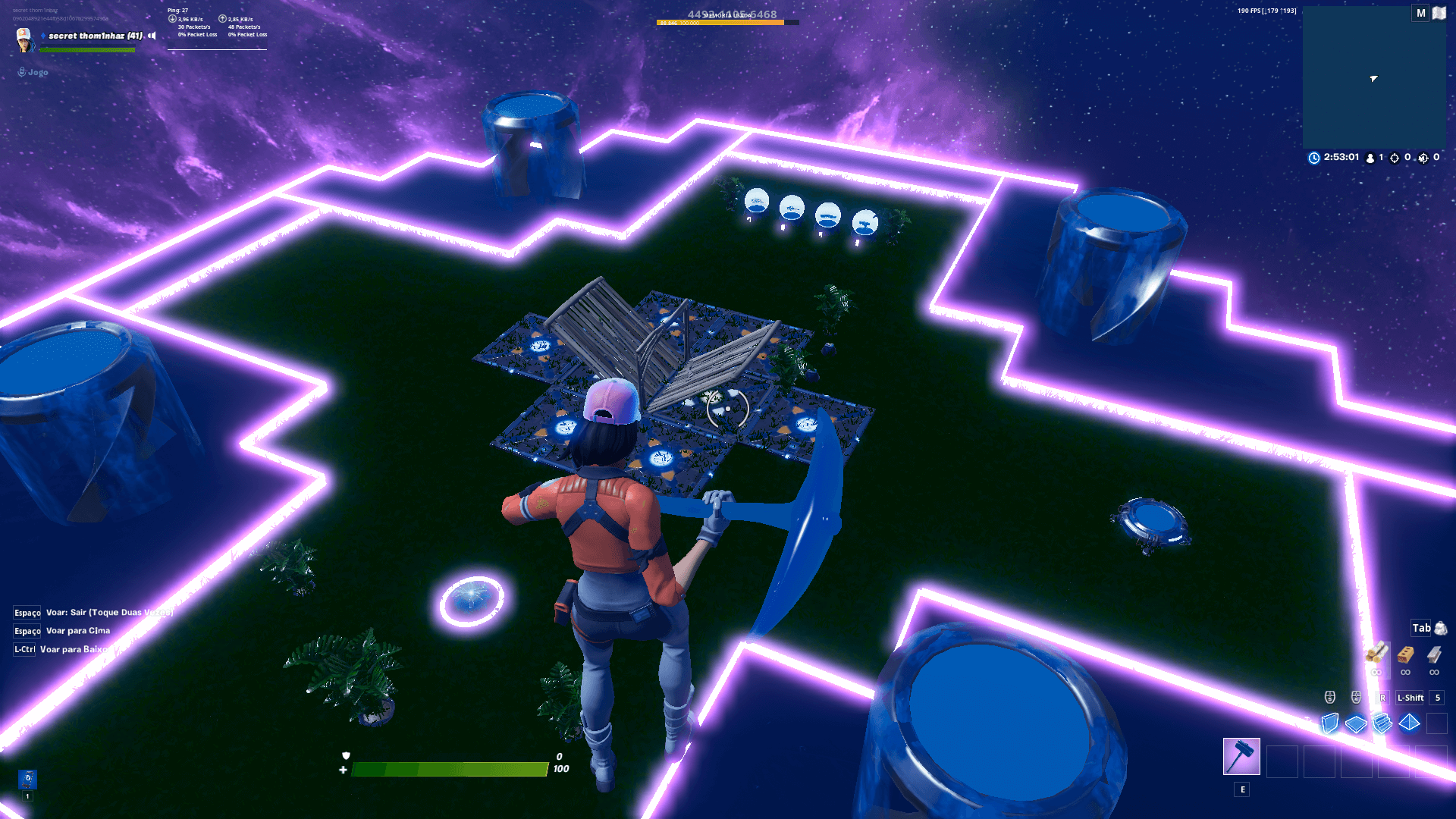Click the player count icon below the minimap
Screen dimensions: 1456x819
[x=1369, y=158]
